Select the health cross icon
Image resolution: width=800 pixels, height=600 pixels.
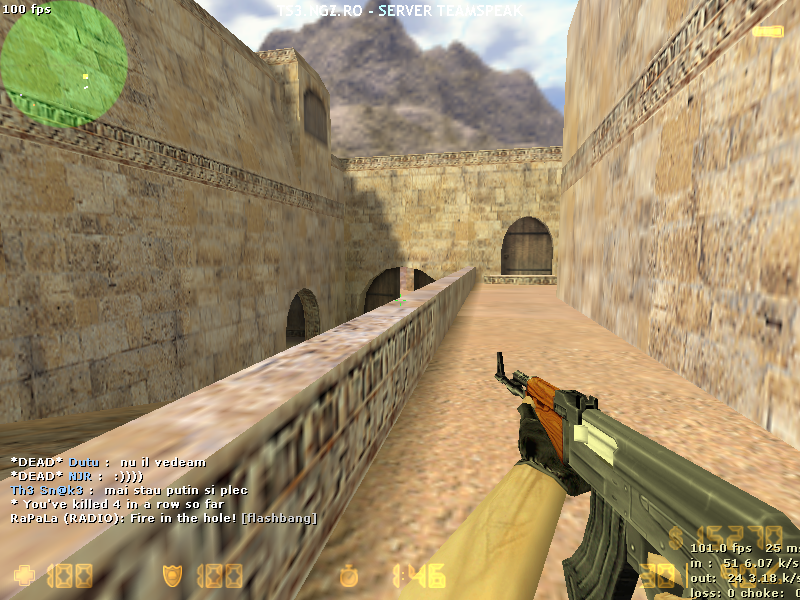coord(22,575)
